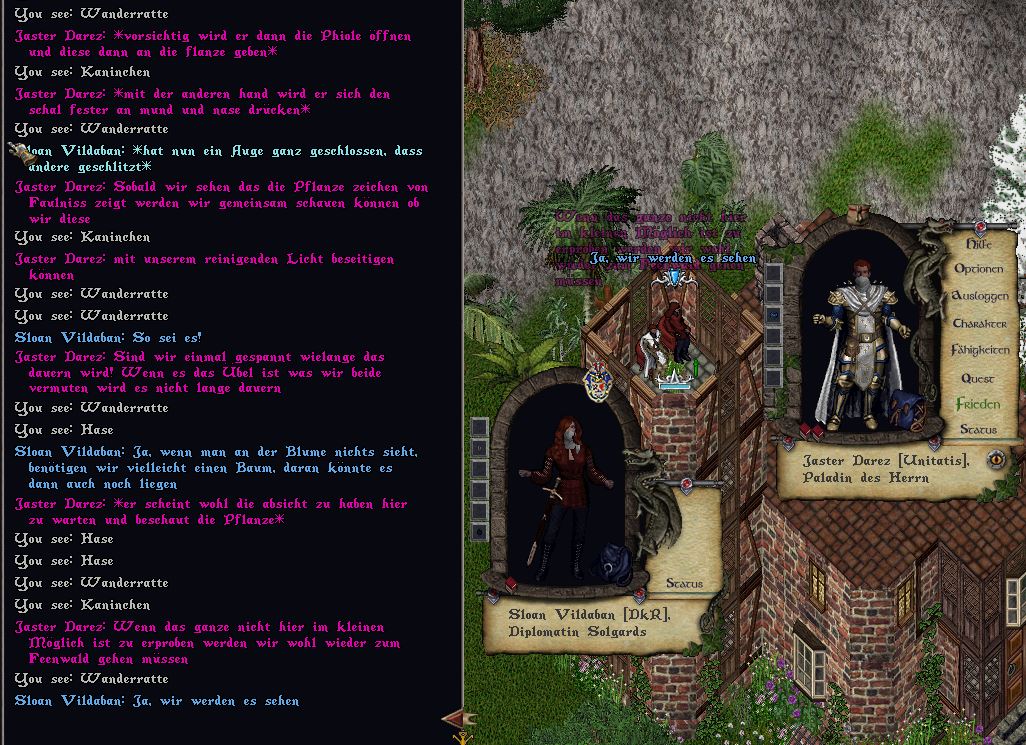Viewport: 1026px width, 745px height.
Task: Click the guild crest above Sloan's paperdoll
Action: pos(597,382)
